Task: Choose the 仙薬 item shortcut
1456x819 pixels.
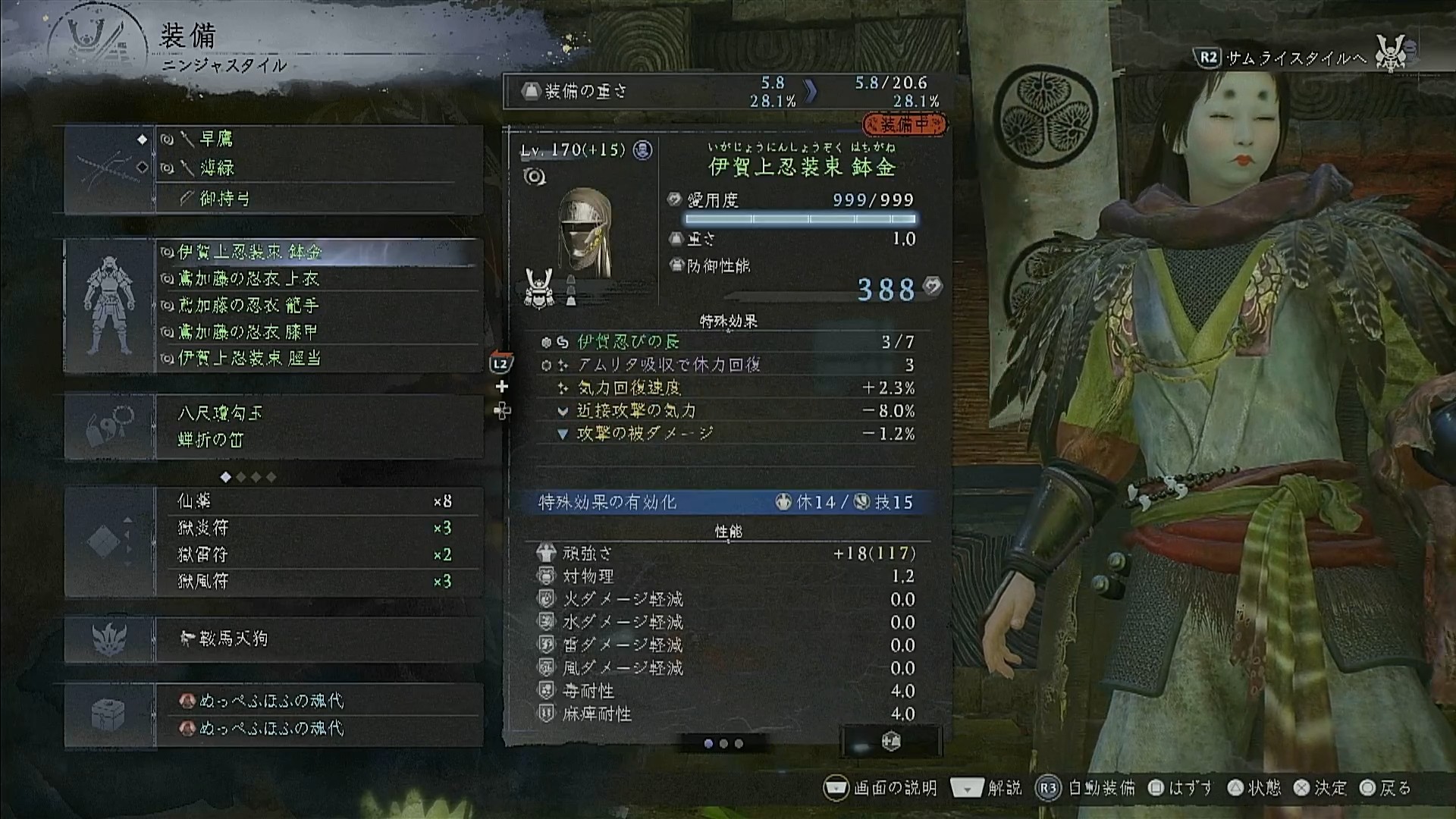Action: (318, 501)
